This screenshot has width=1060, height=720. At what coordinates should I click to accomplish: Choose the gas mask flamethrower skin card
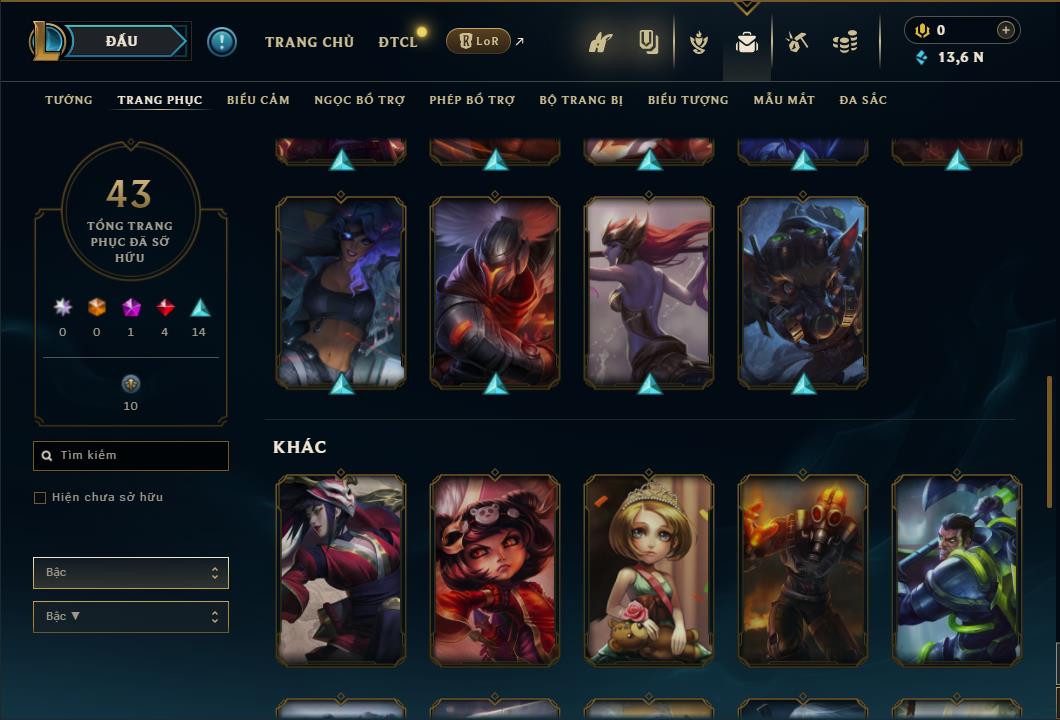click(803, 570)
